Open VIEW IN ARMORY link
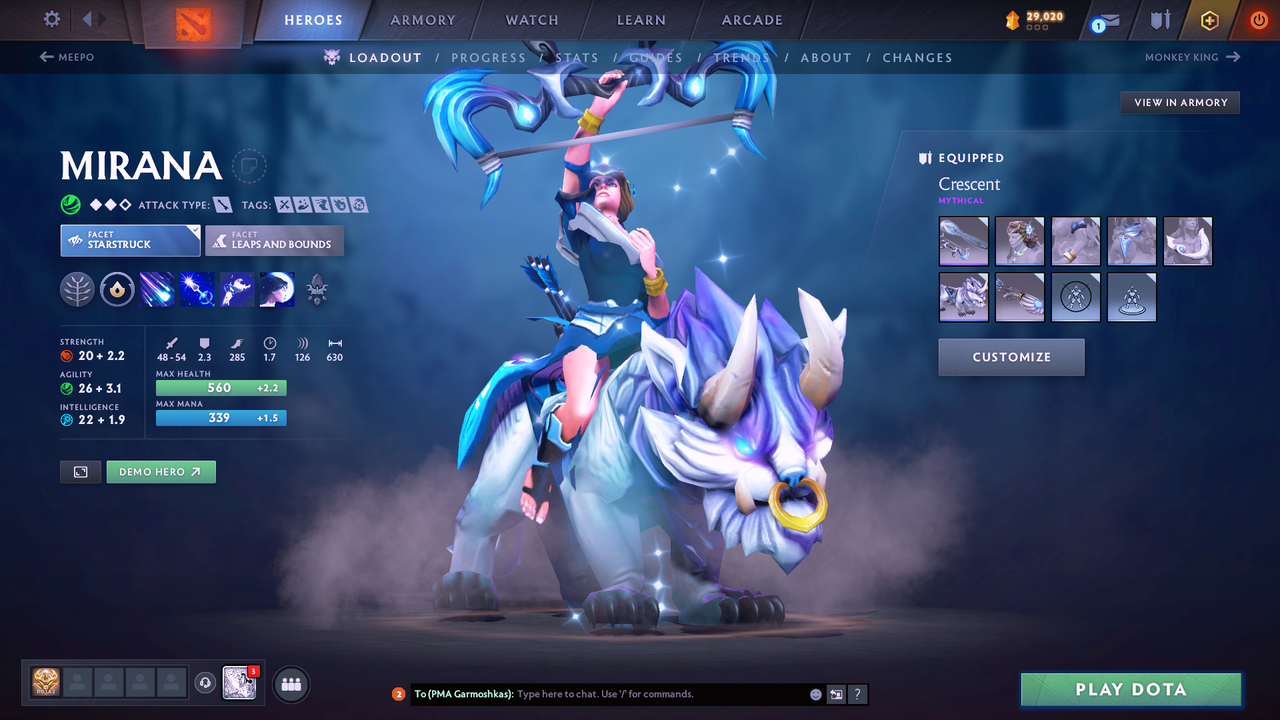This screenshot has width=1280, height=720. coord(1179,102)
